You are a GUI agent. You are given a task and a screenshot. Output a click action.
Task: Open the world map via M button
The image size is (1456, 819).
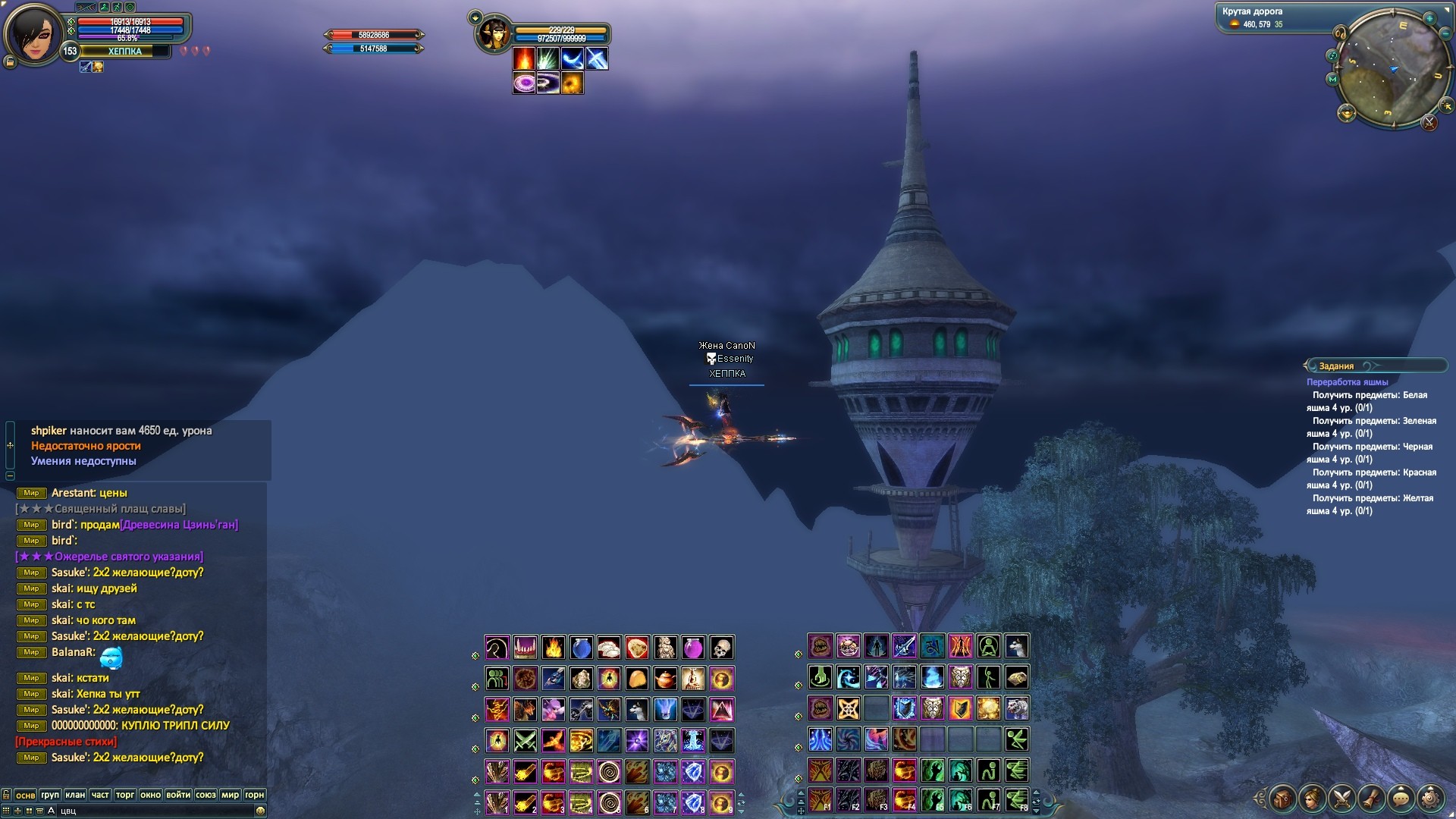tap(1332, 79)
